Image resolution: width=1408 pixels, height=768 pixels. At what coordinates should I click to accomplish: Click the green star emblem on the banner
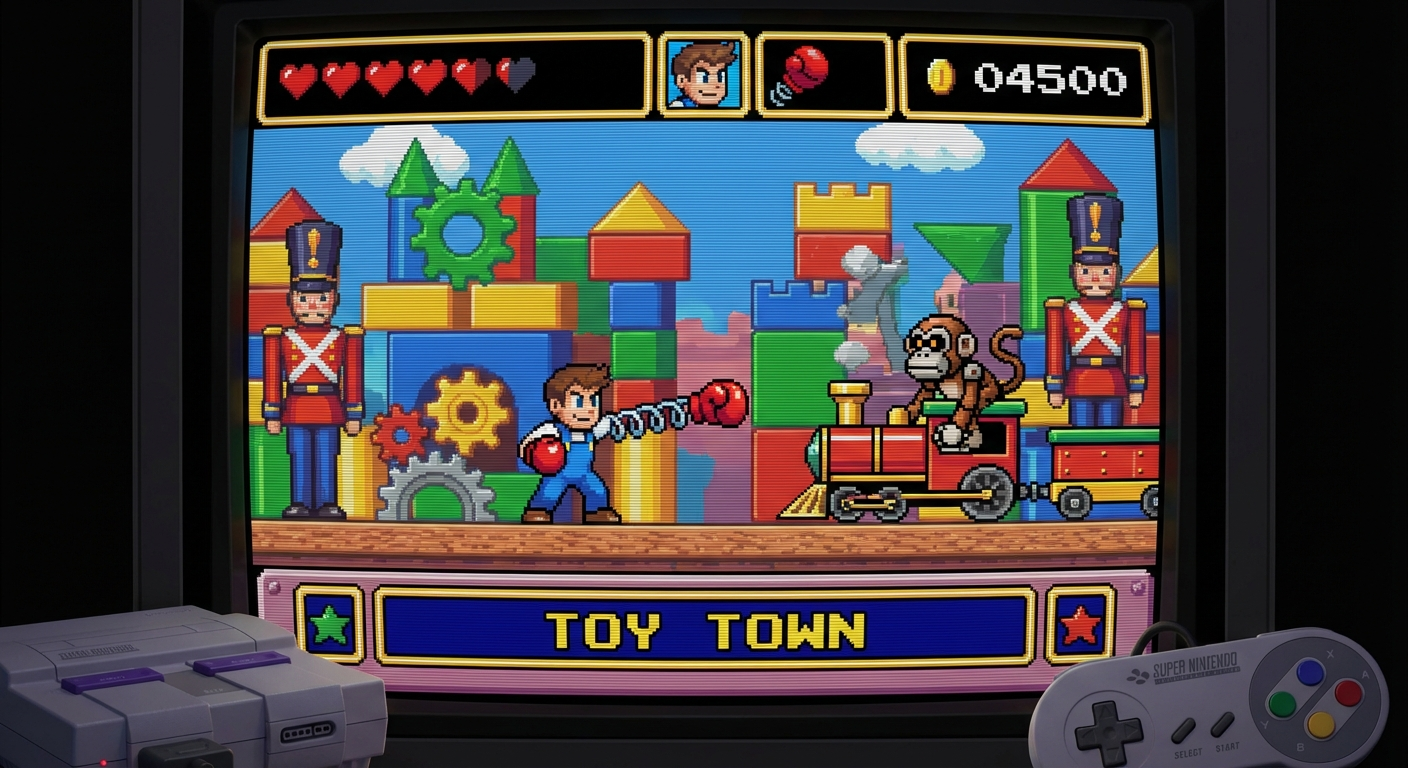329,622
